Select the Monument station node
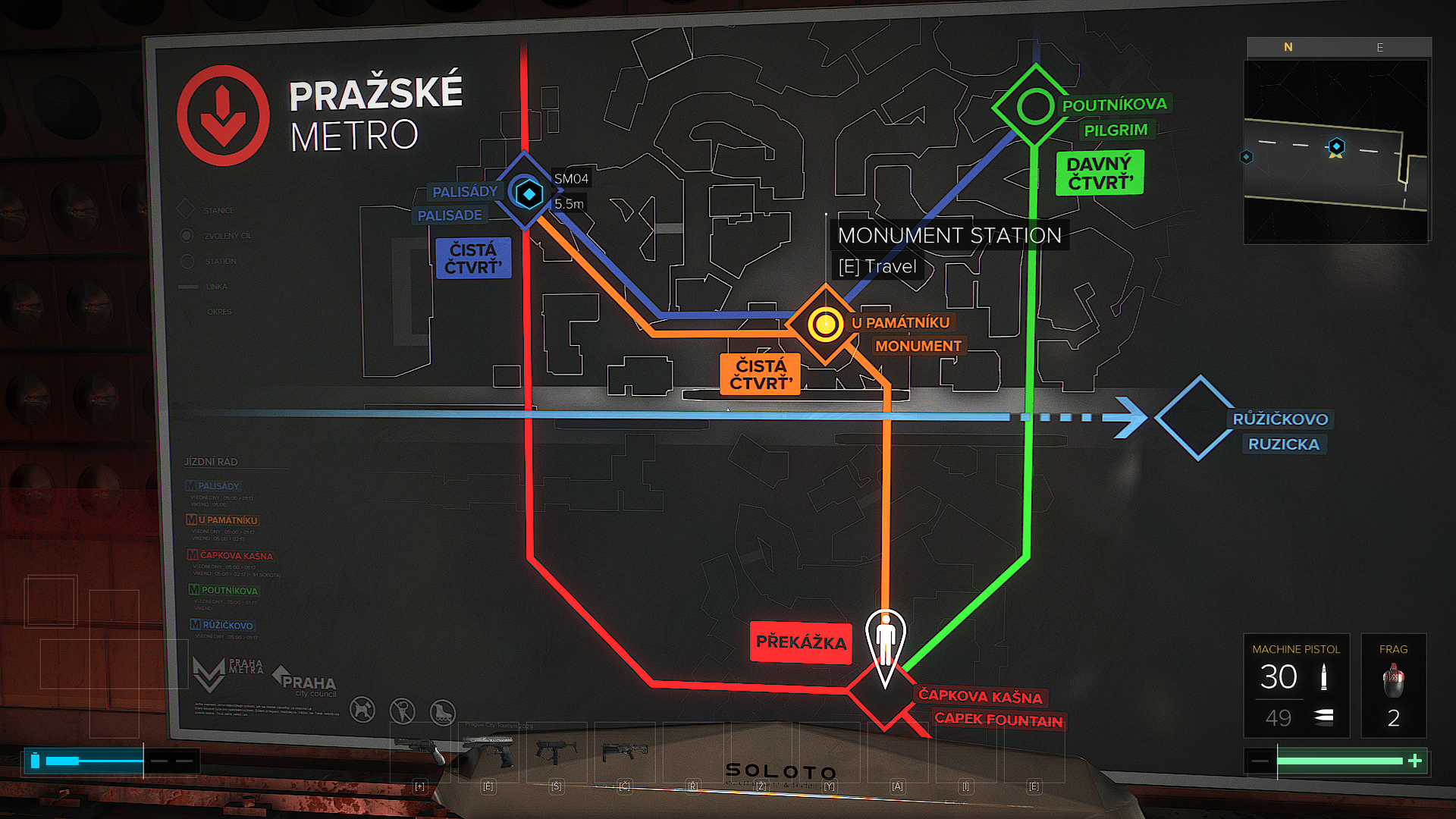1456x819 pixels. [x=825, y=325]
